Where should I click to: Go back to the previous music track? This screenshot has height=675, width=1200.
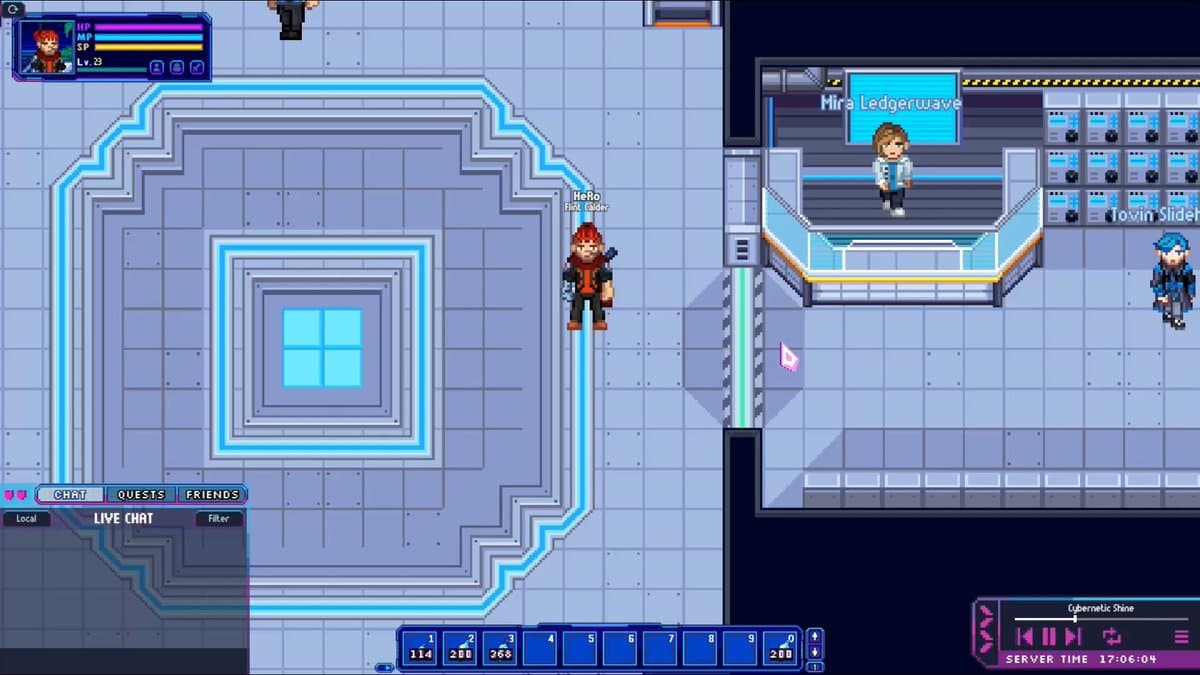coord(1025,636)
